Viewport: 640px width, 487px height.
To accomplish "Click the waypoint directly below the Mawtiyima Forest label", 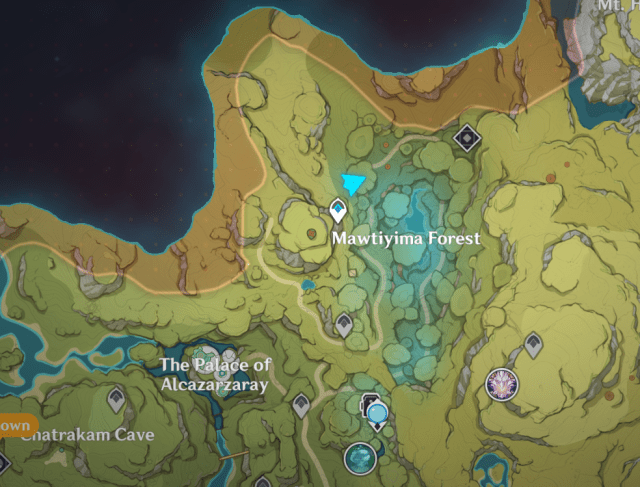I will (344, 324).
